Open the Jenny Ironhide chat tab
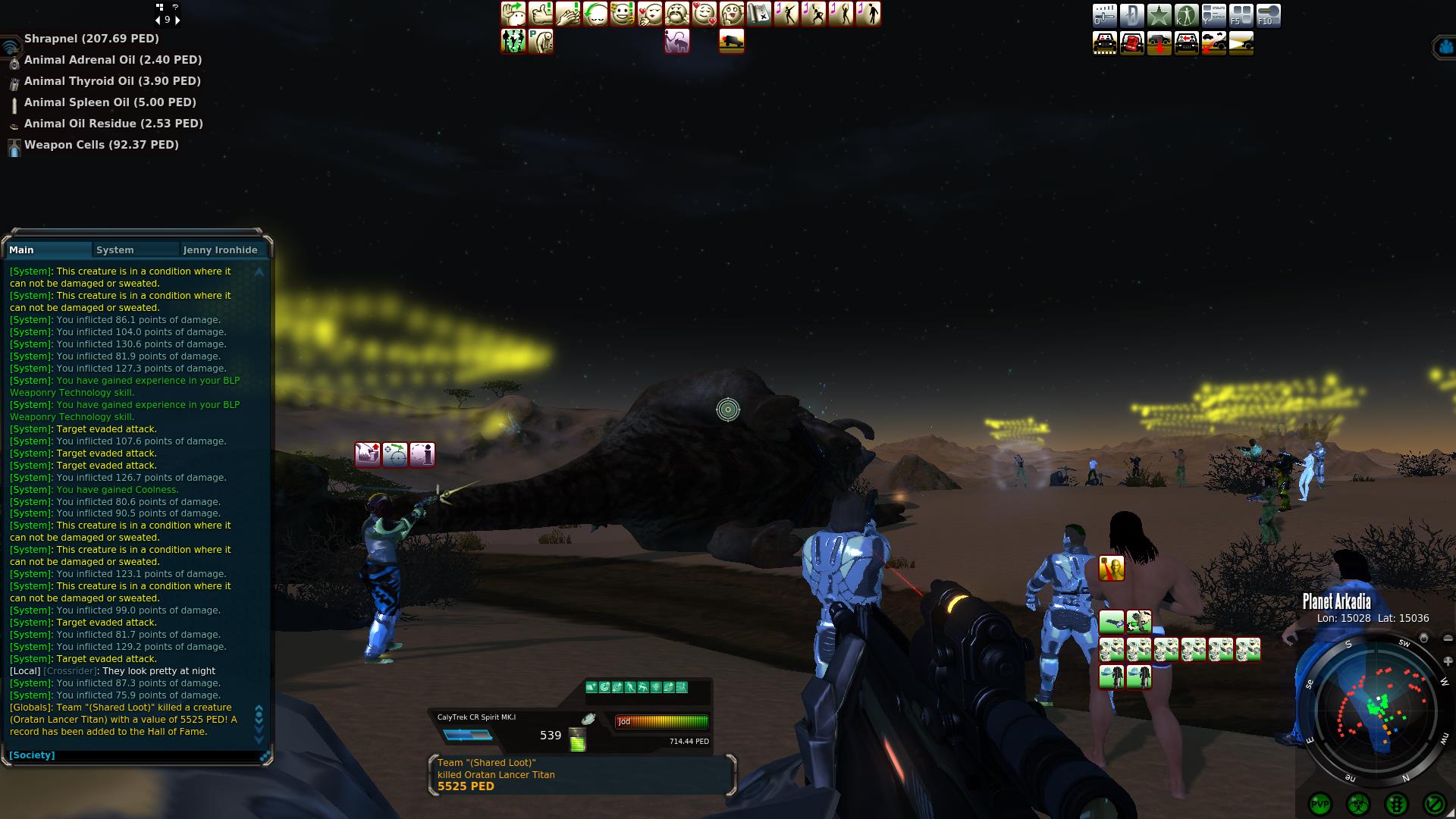 pos(220,250)
